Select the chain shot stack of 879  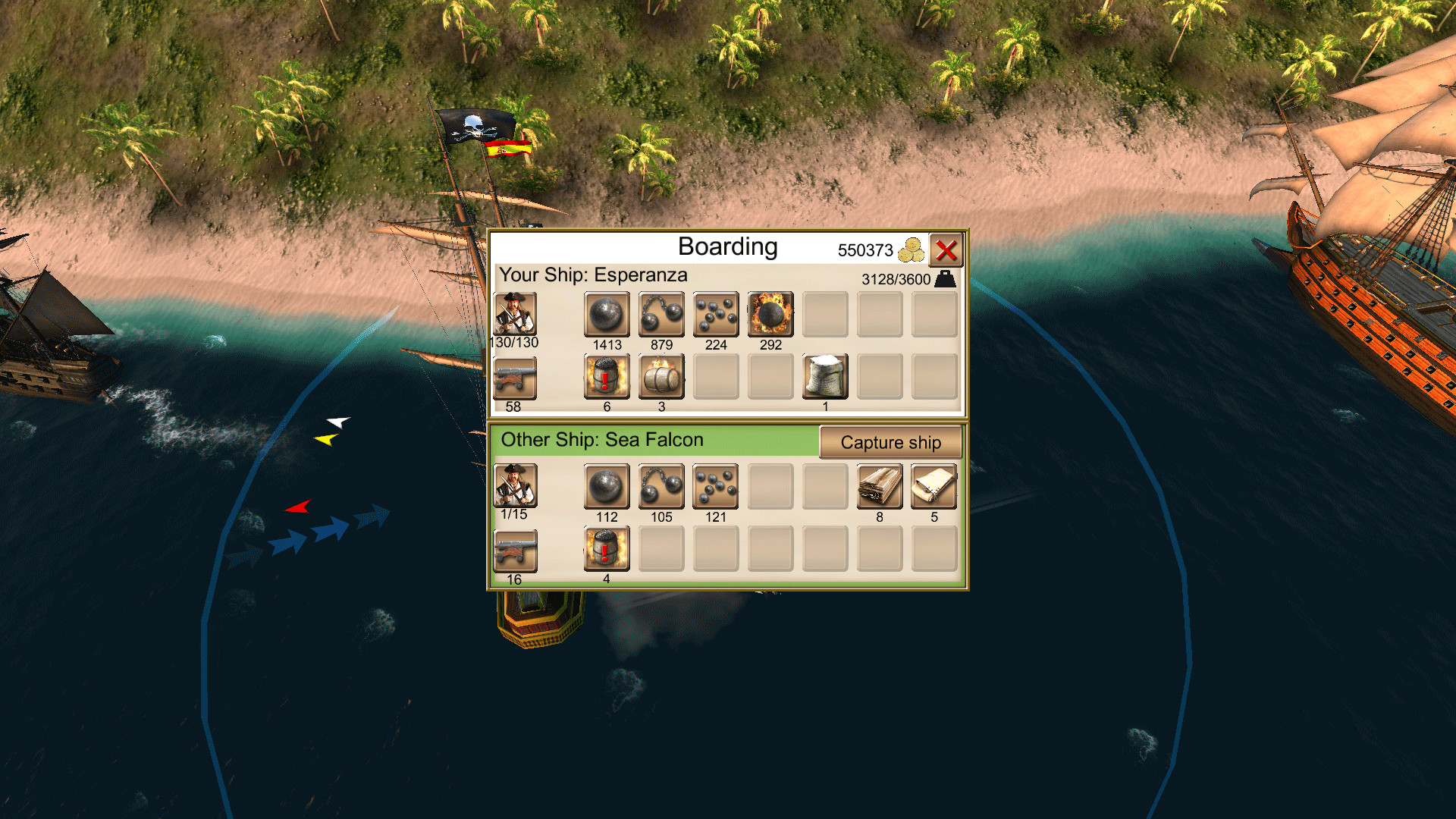pos(661,314)
